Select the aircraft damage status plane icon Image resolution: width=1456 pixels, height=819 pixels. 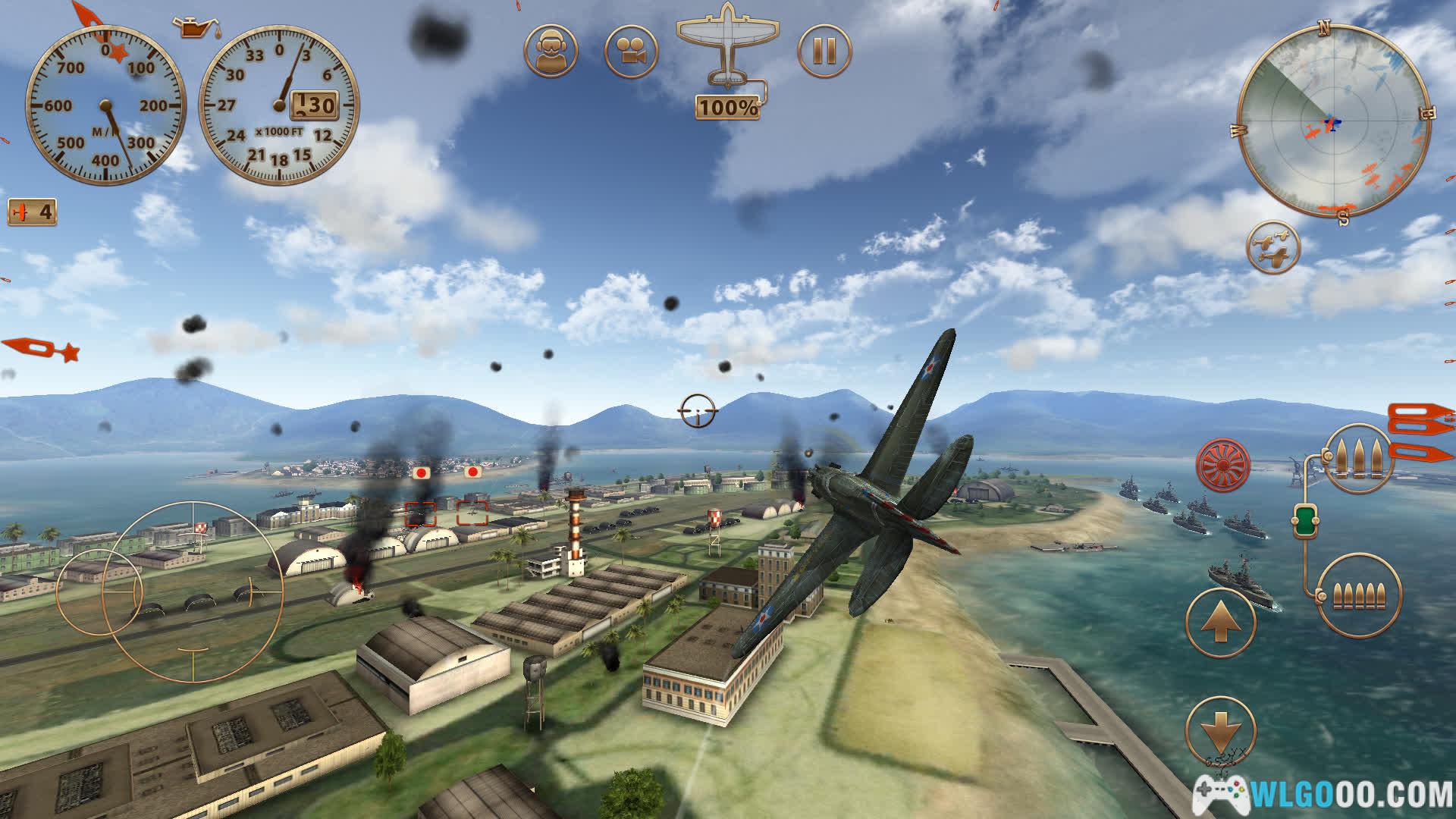click(726, 45)
